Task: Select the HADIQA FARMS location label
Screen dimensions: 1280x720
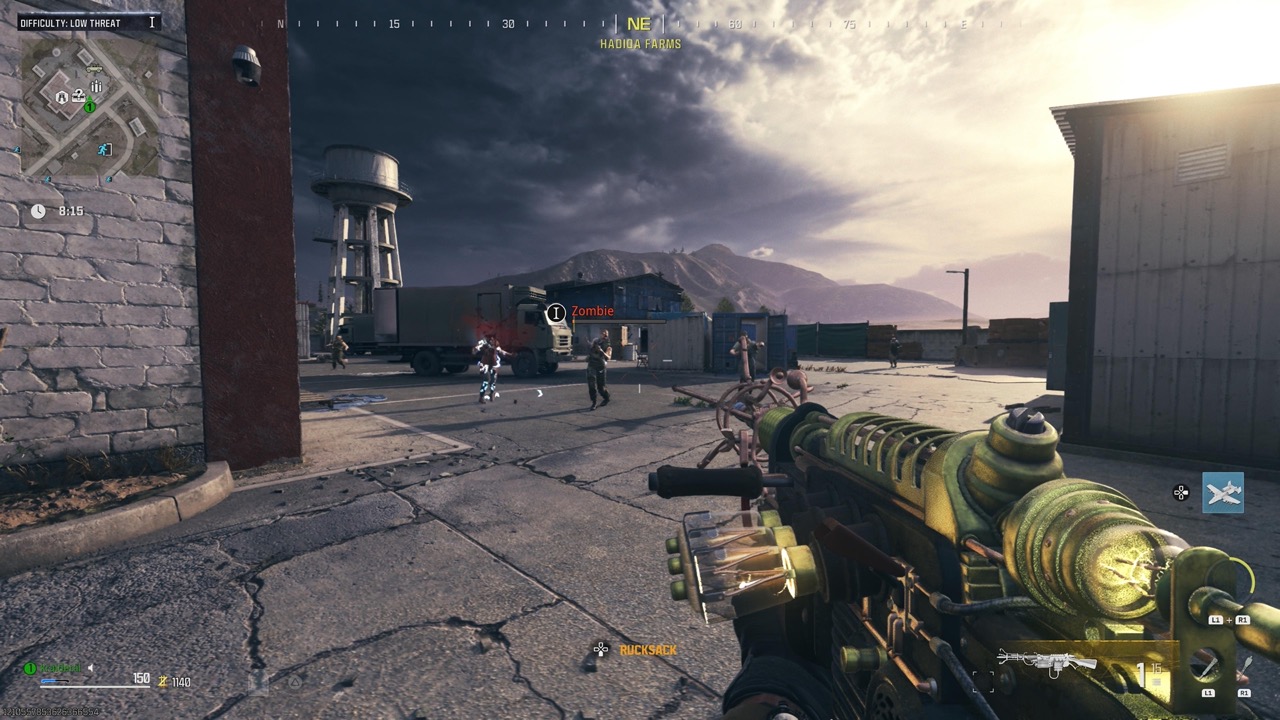Action: click(x=639, y=44)
